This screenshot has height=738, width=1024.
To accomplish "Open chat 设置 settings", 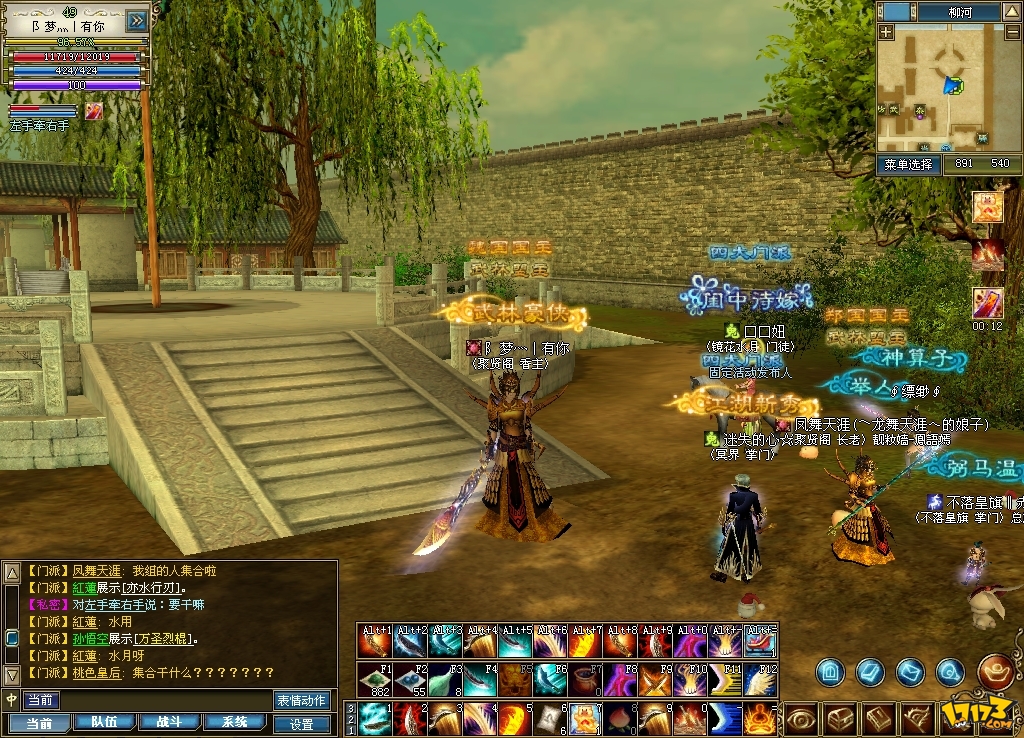I will coord(302,724).
